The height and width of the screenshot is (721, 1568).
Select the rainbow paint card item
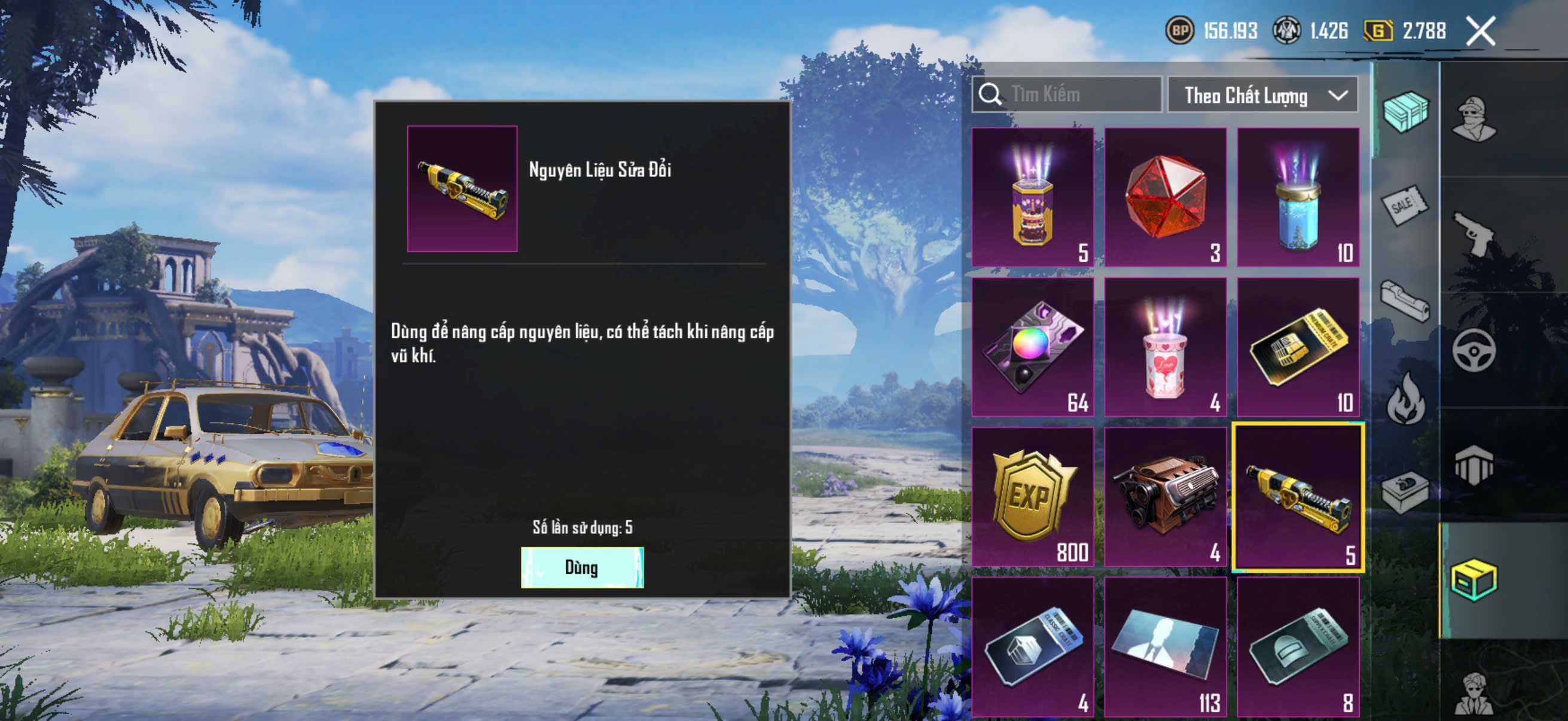point(1032,347)
